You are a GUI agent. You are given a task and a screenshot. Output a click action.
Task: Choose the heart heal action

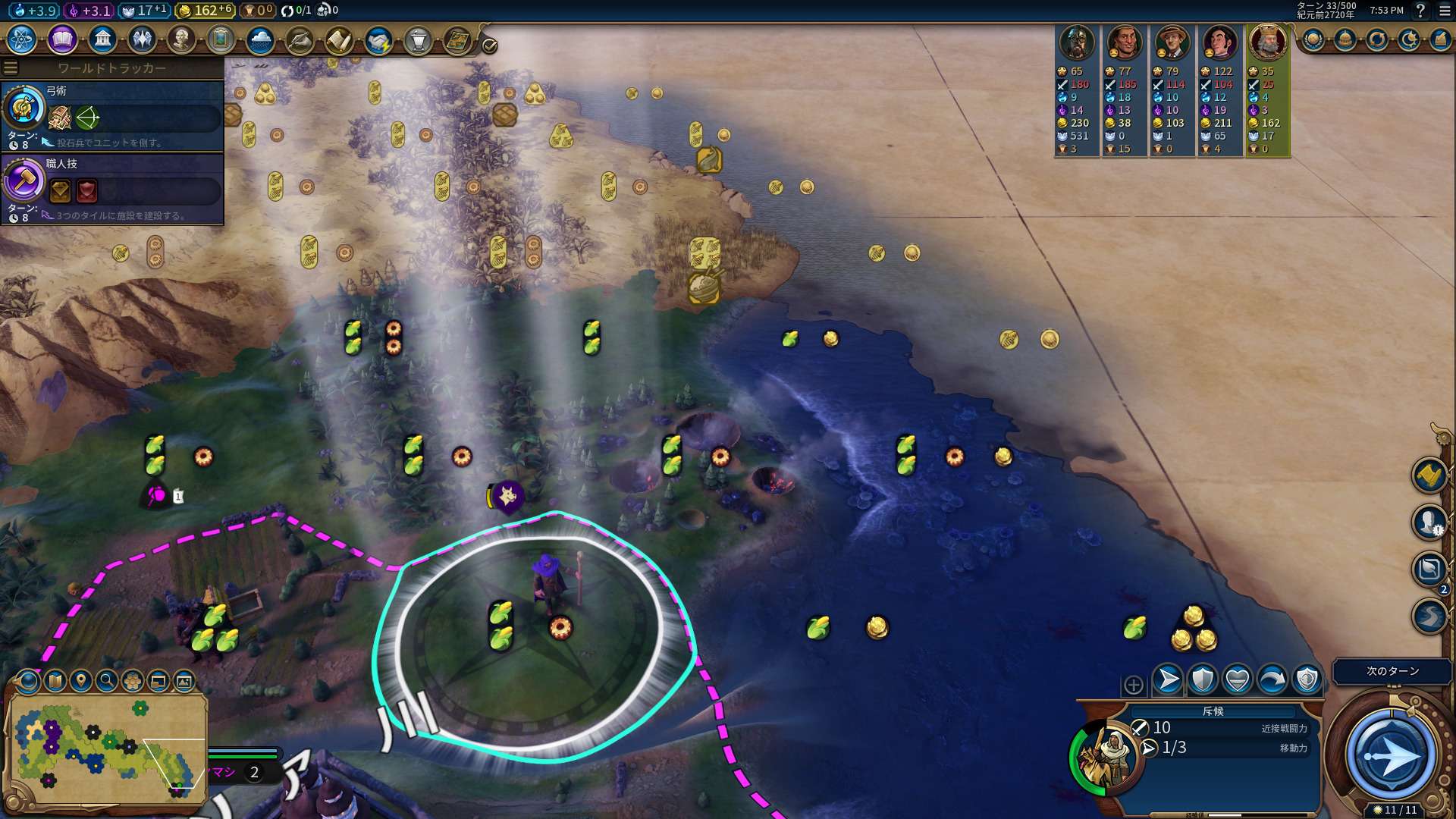click(x=1238, y=679)
